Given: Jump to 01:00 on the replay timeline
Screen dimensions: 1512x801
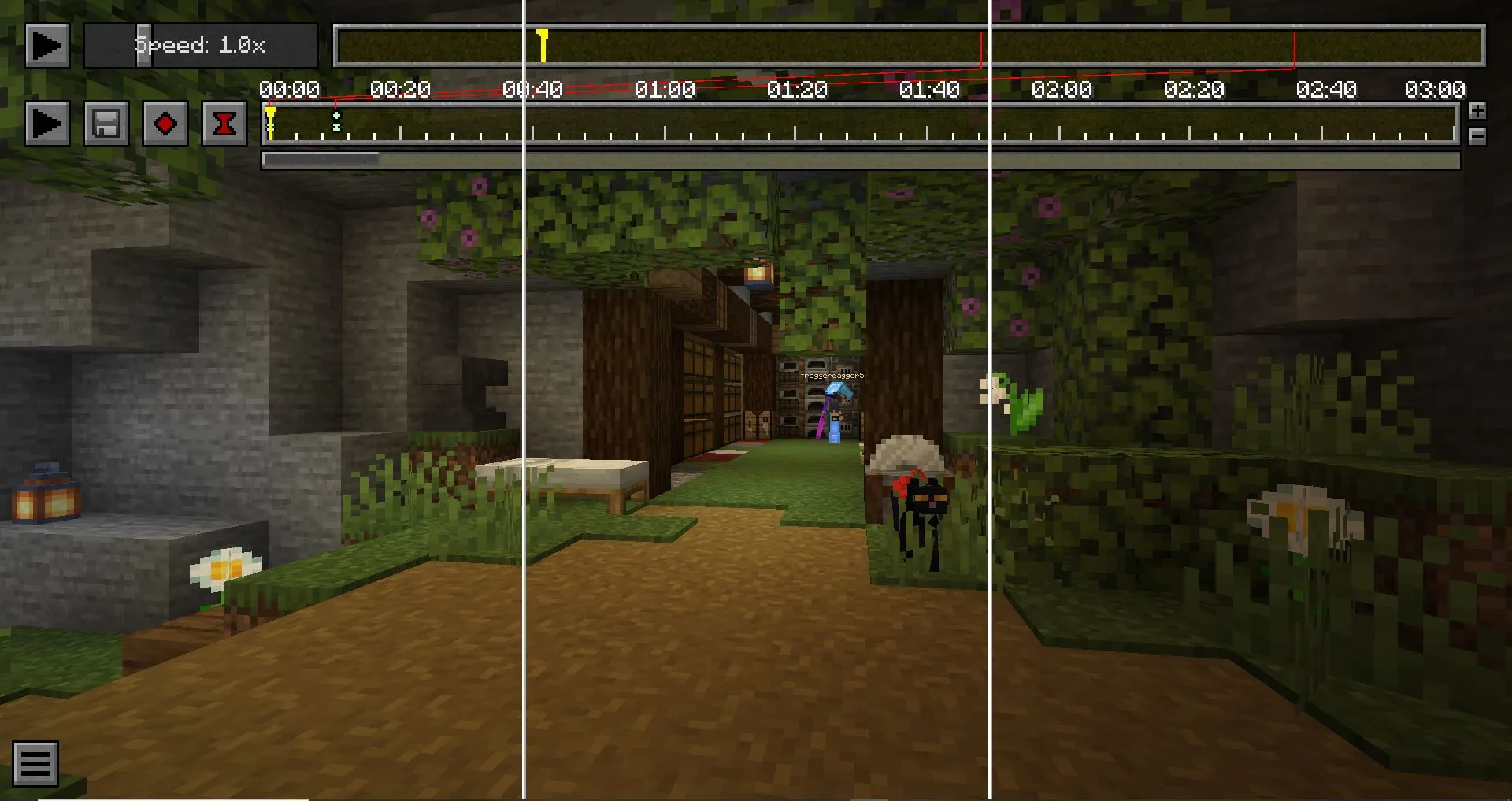Looking at the screenshot, I should pos(667,46).
